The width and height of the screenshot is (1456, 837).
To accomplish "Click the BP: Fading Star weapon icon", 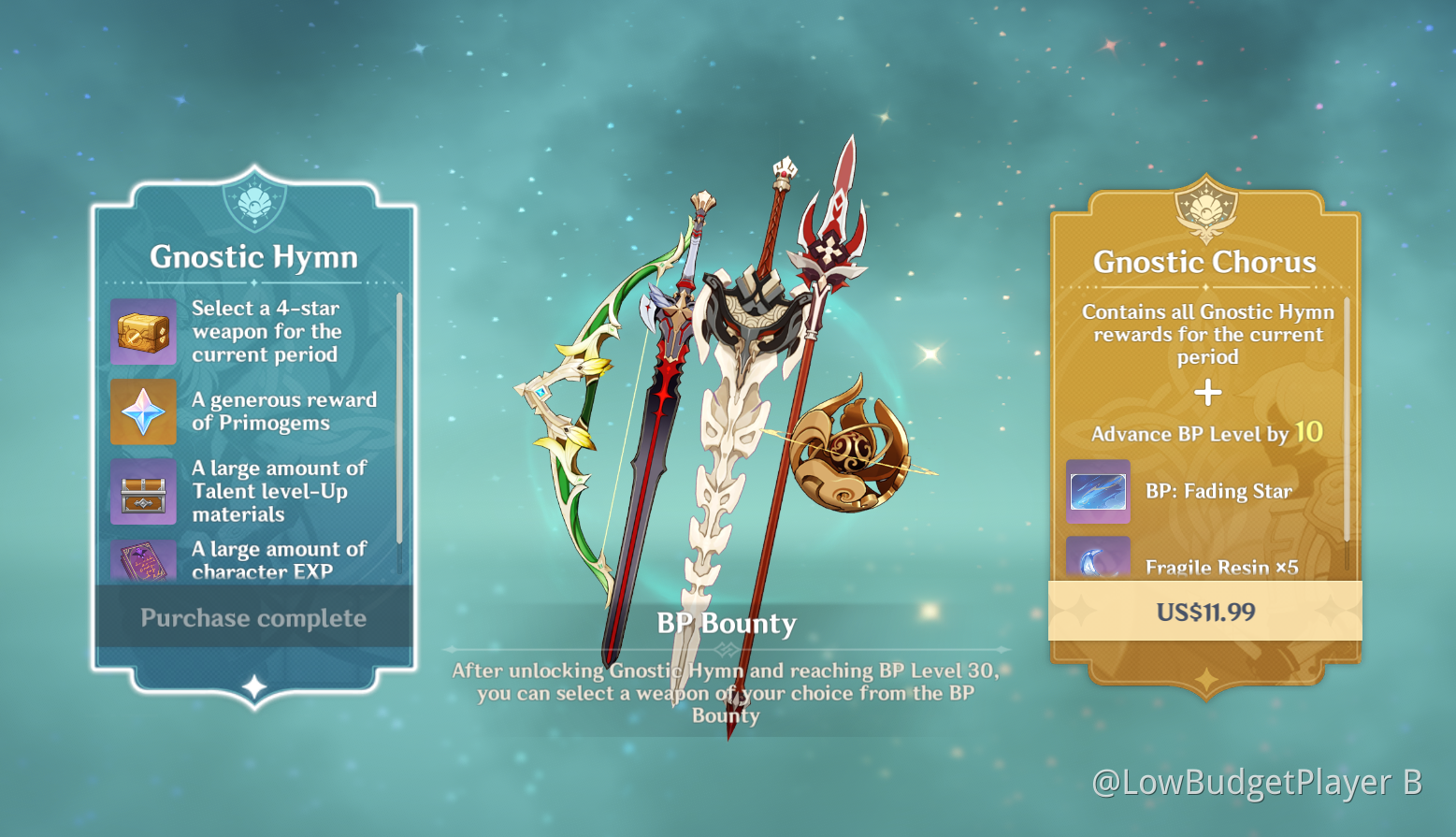I will [1097, 492].
